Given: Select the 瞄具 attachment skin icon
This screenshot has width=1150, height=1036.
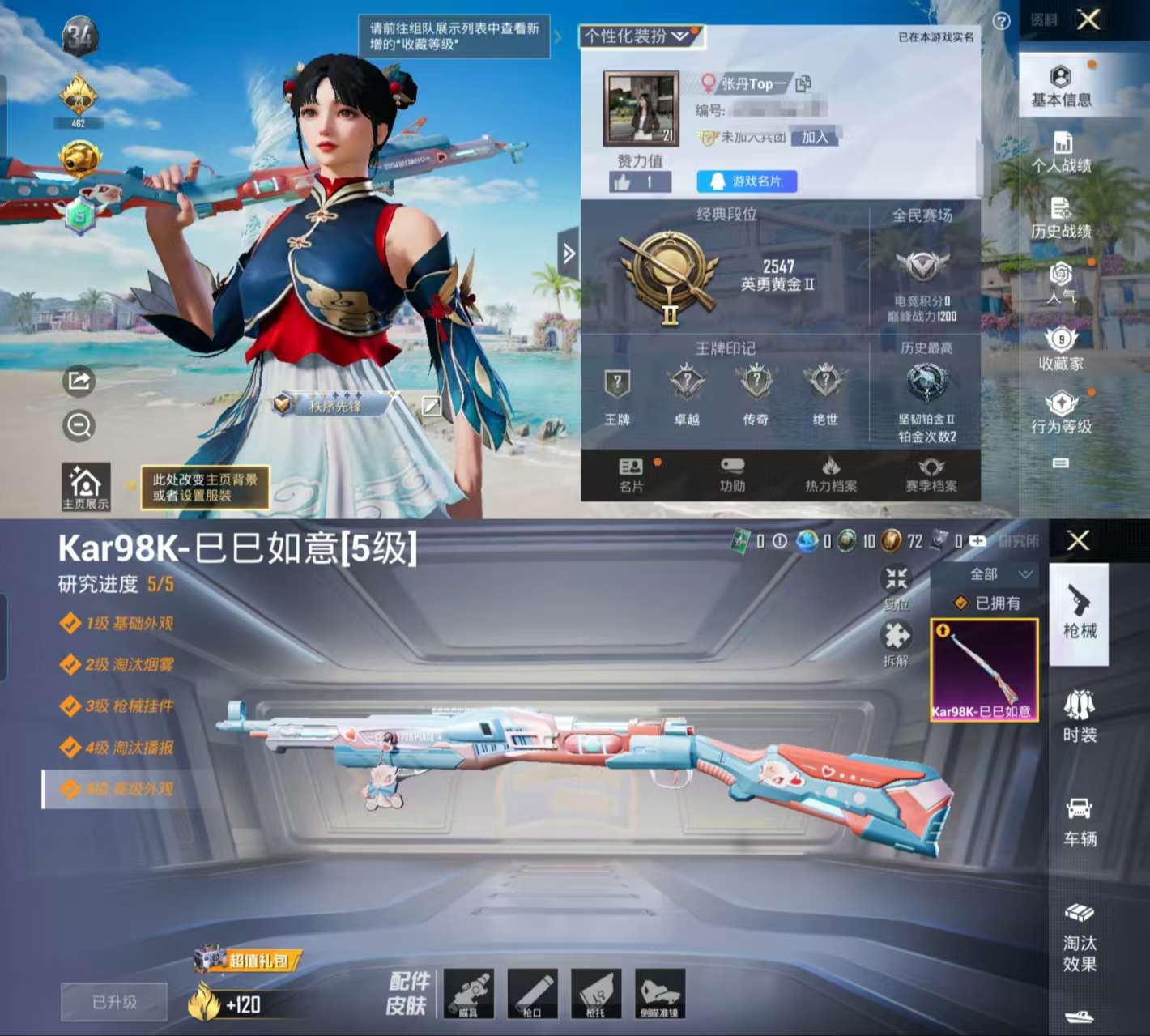Looking at the screenshot, I should coord(470,992).
